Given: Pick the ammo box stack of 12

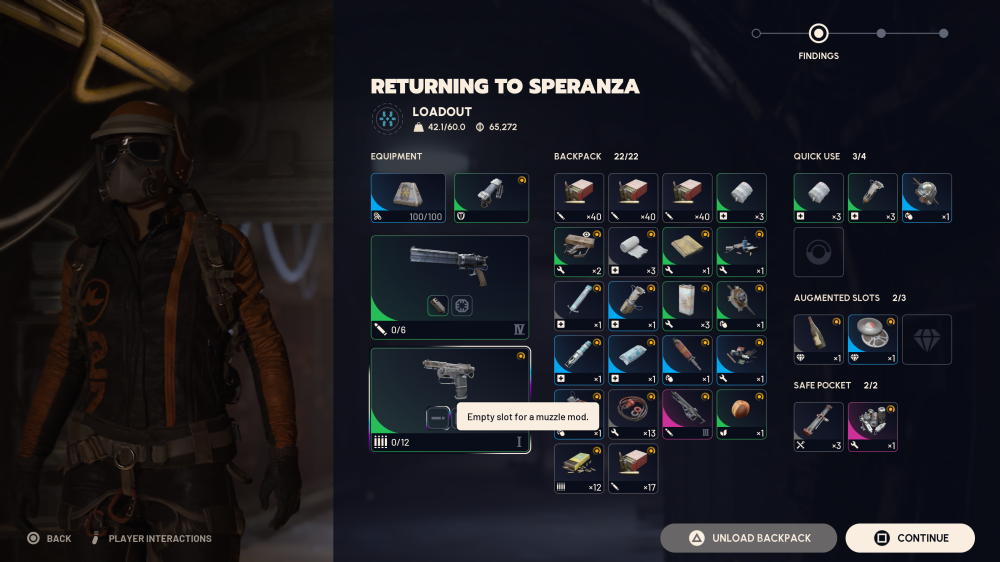Looking at the screenshot, I should coord(579,468).
